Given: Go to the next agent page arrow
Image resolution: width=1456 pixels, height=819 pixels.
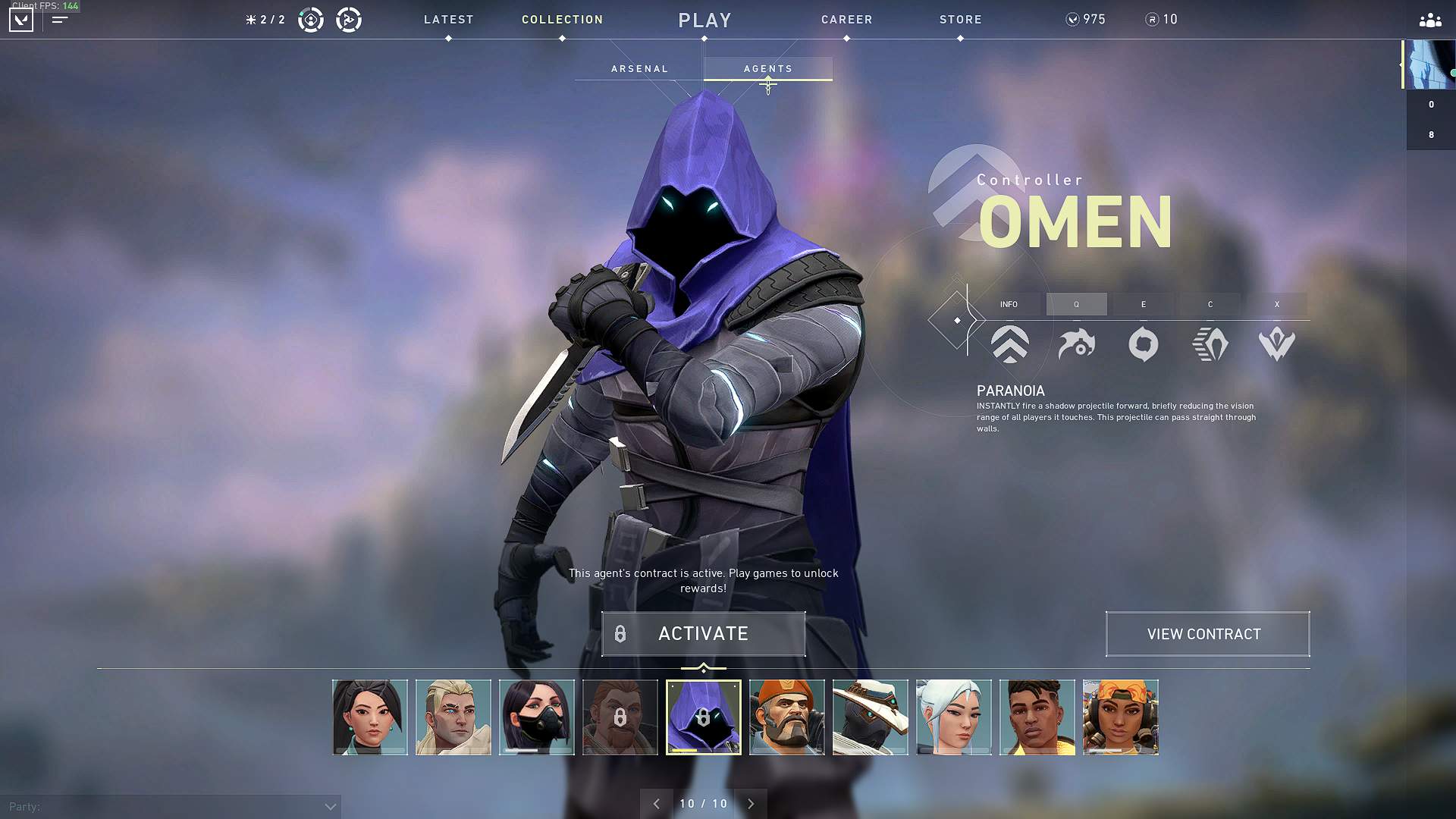Looking at the screenshot, I should point(751,804).
